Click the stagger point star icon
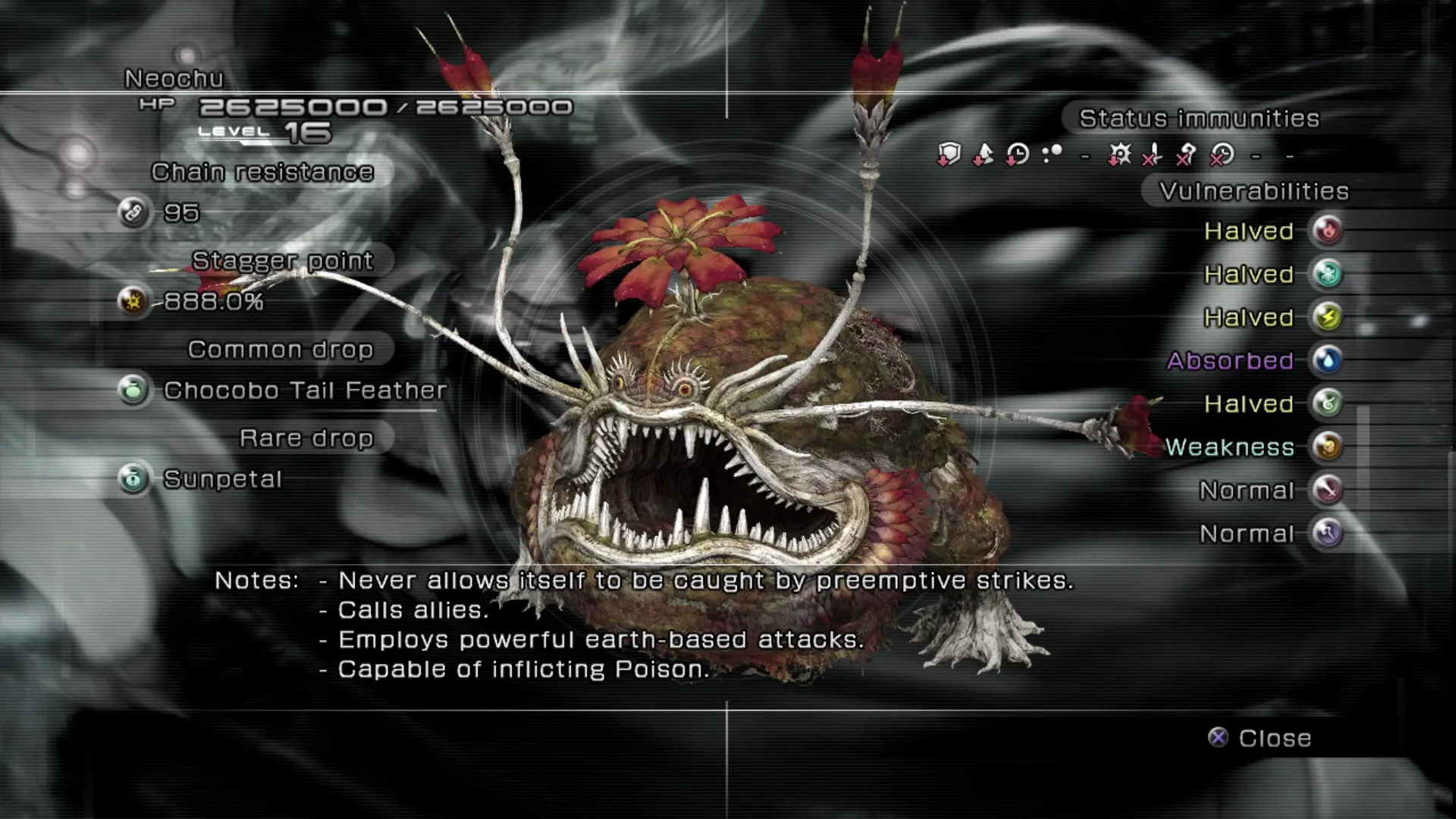 point(133,301)
